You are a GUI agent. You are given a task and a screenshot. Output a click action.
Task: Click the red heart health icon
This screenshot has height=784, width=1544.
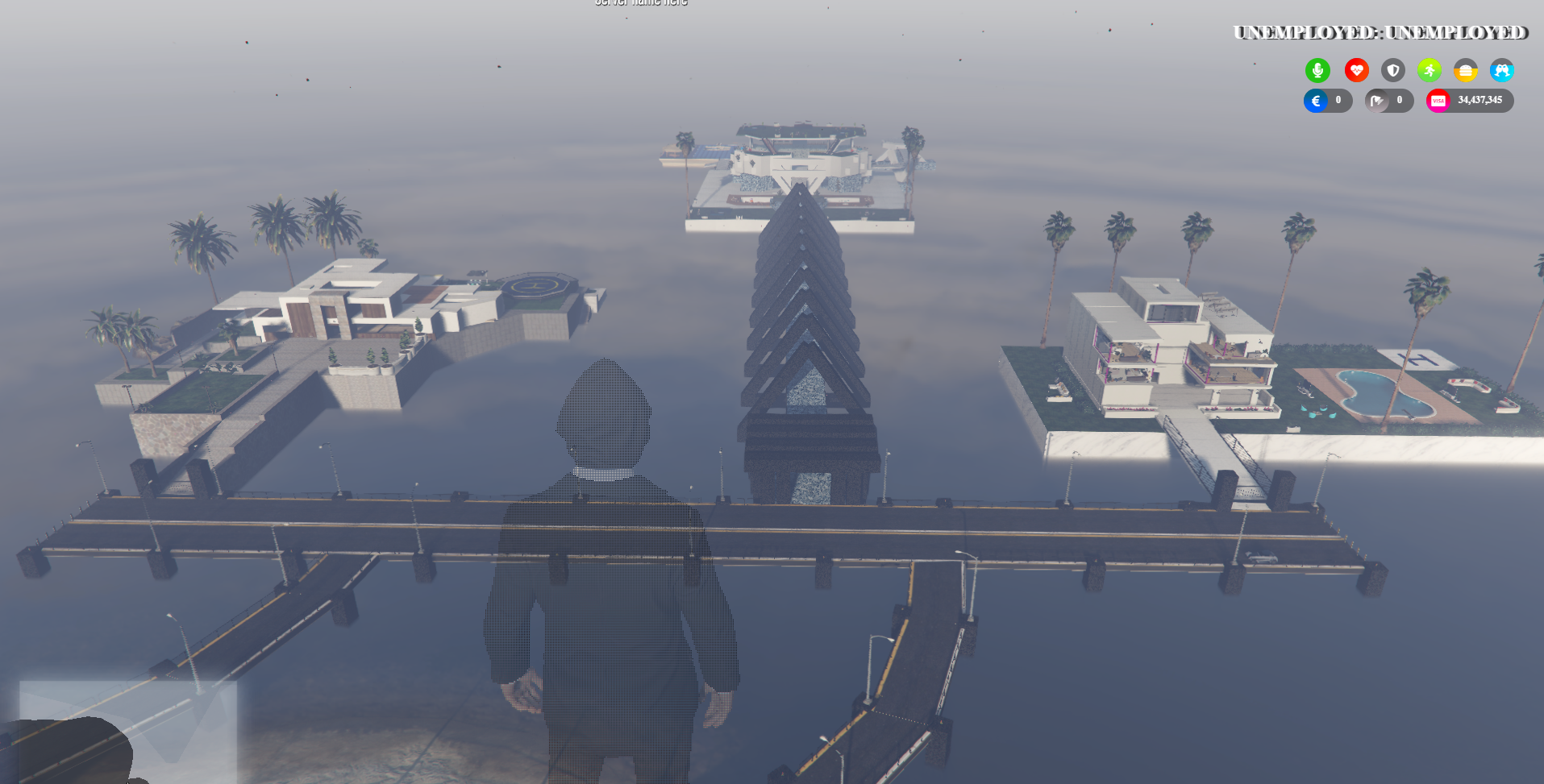point(1356,71)
